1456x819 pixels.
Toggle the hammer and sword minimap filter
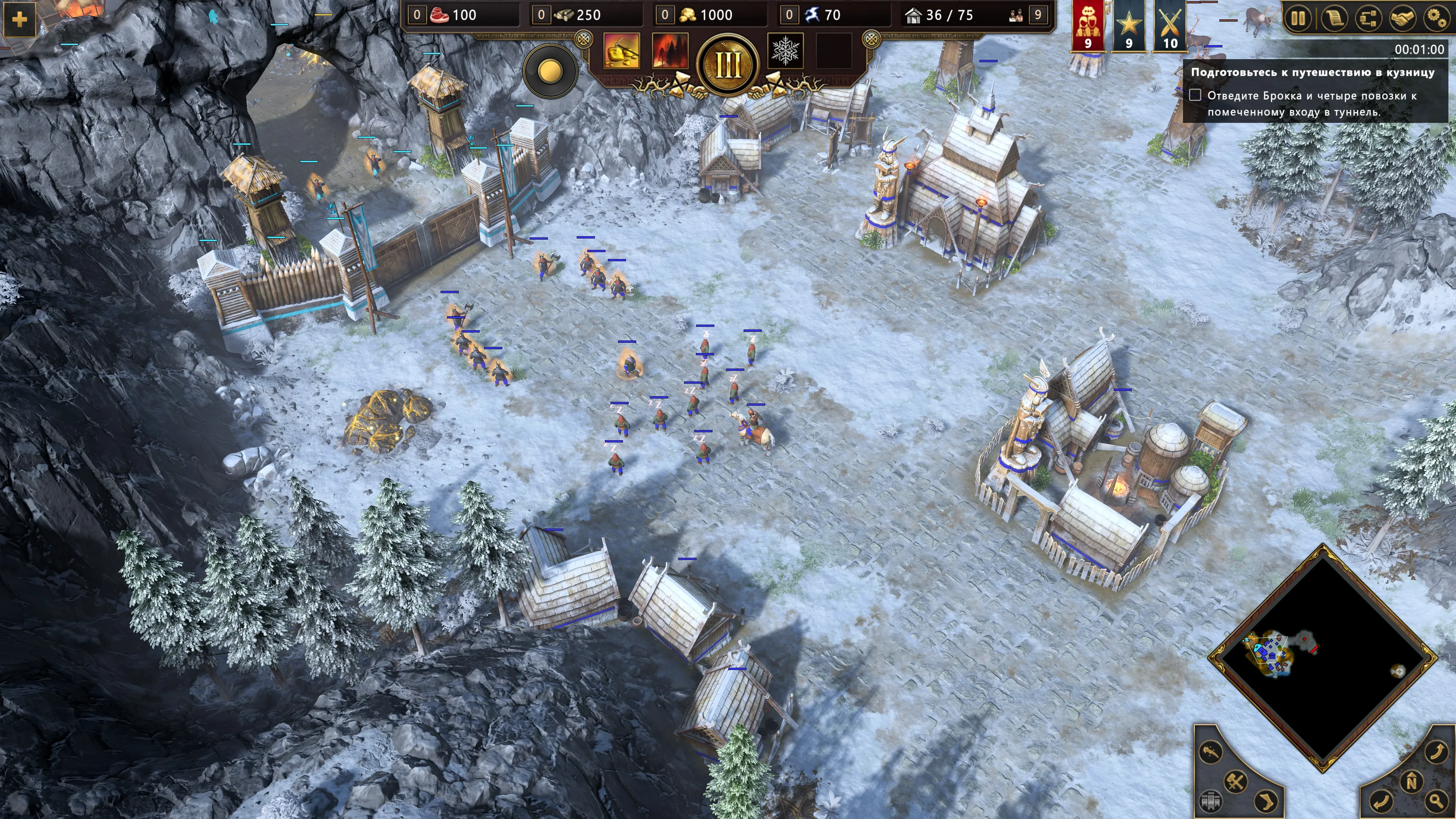[1236, 782]
